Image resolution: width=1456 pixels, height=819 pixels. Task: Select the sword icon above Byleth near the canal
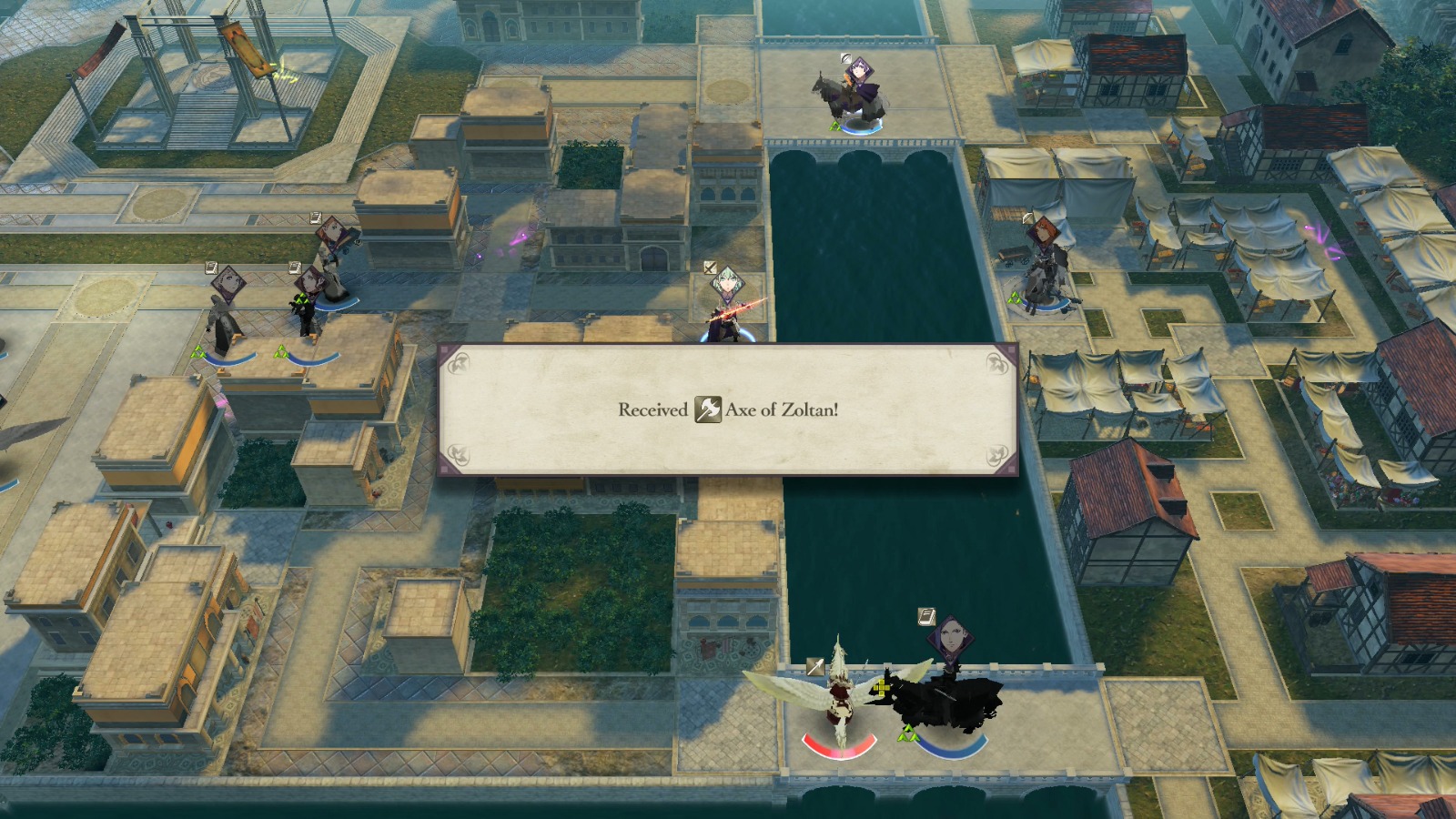(x=709, y=268)
